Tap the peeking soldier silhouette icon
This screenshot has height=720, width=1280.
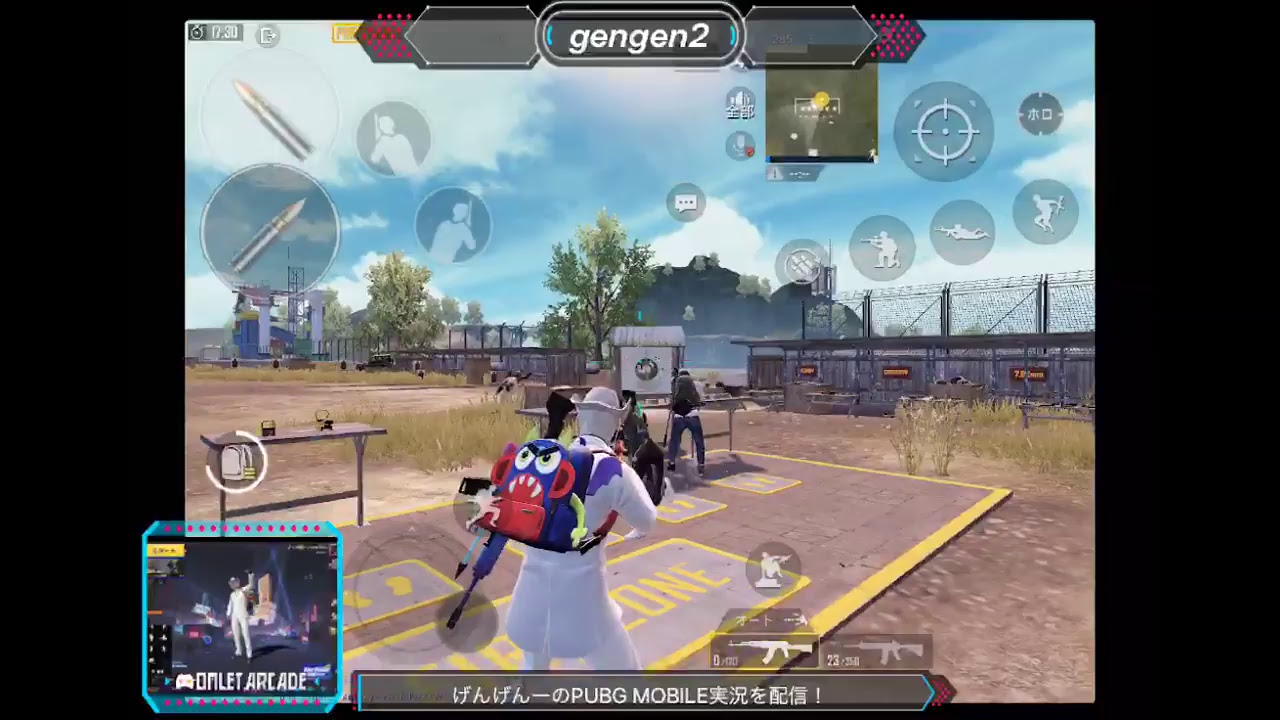(393, 137)
